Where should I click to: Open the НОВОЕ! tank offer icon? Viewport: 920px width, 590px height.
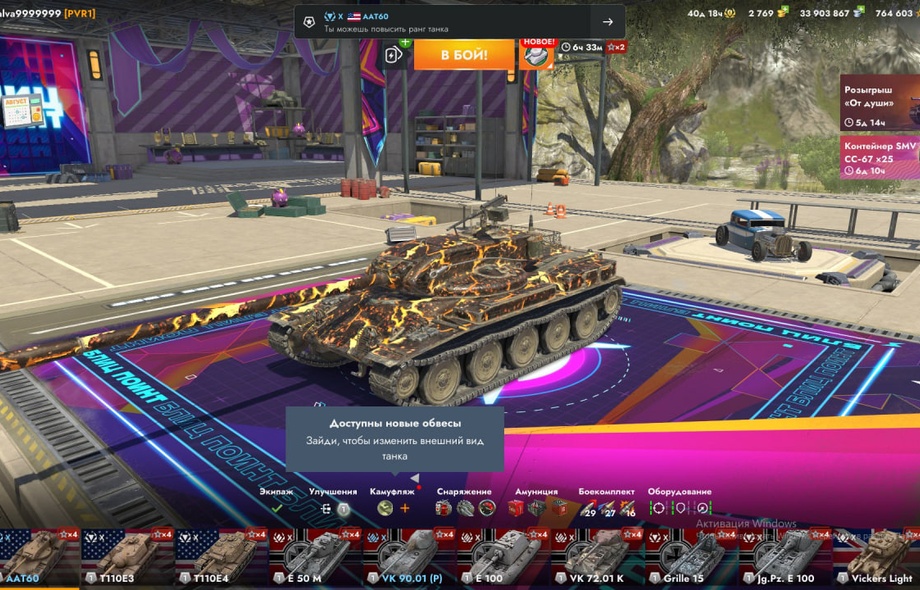[537, 54]
